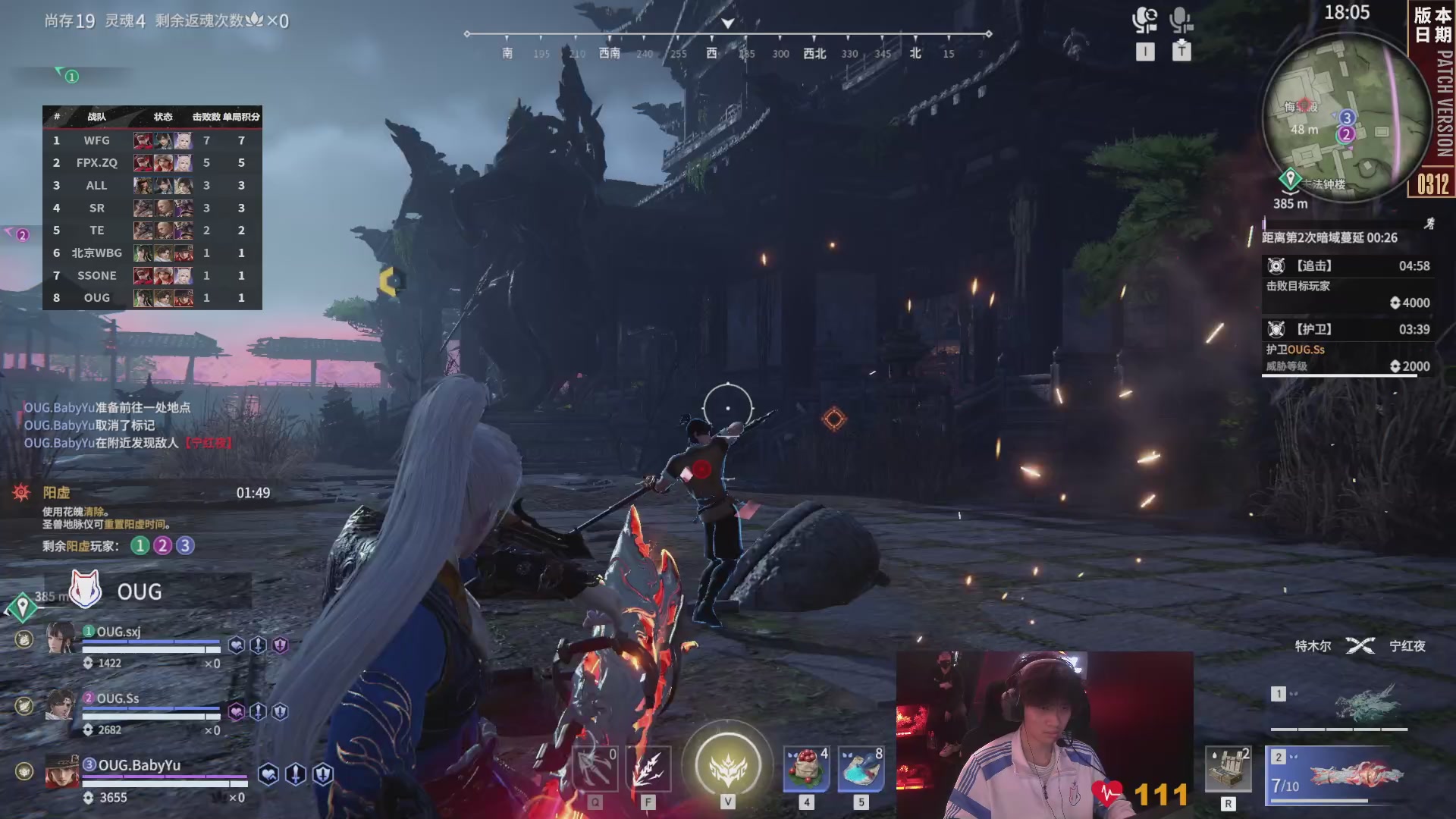The height and width of the screenshot is (819, 1456).
Task: Toggle the voice chat speaker icon
Action: pyautogui.click(x=1144, y=20)
